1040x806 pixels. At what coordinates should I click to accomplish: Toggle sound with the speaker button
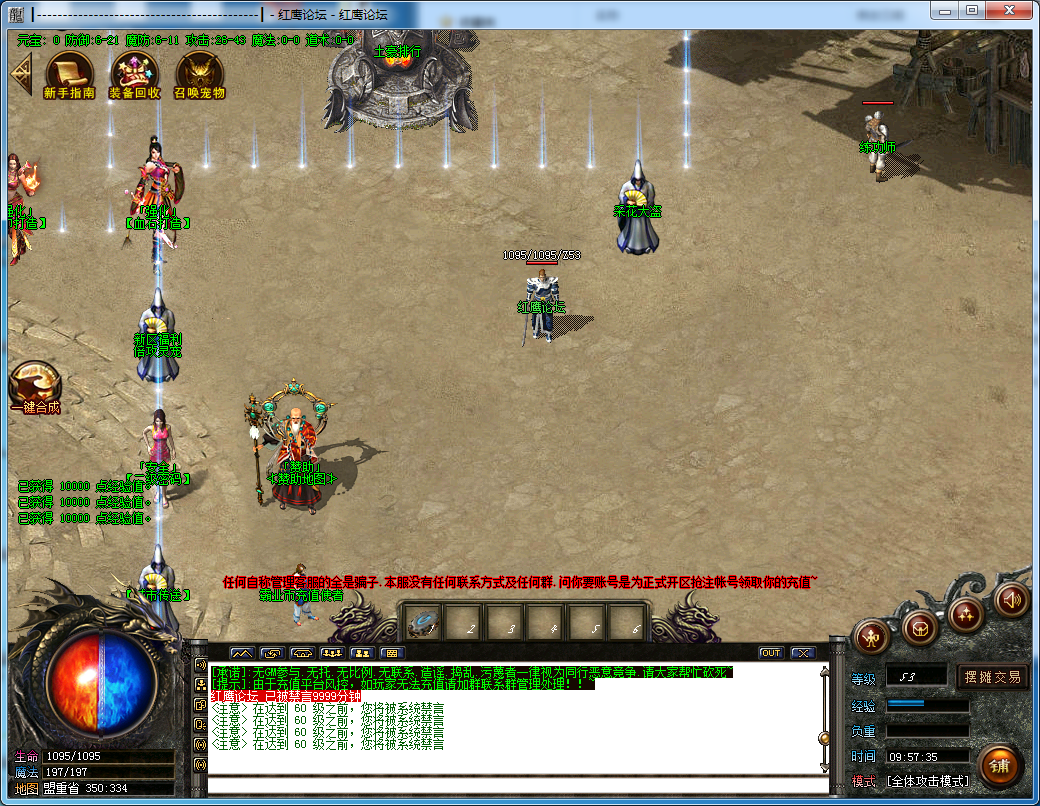pyautogui.click(x=1012, y=600)
